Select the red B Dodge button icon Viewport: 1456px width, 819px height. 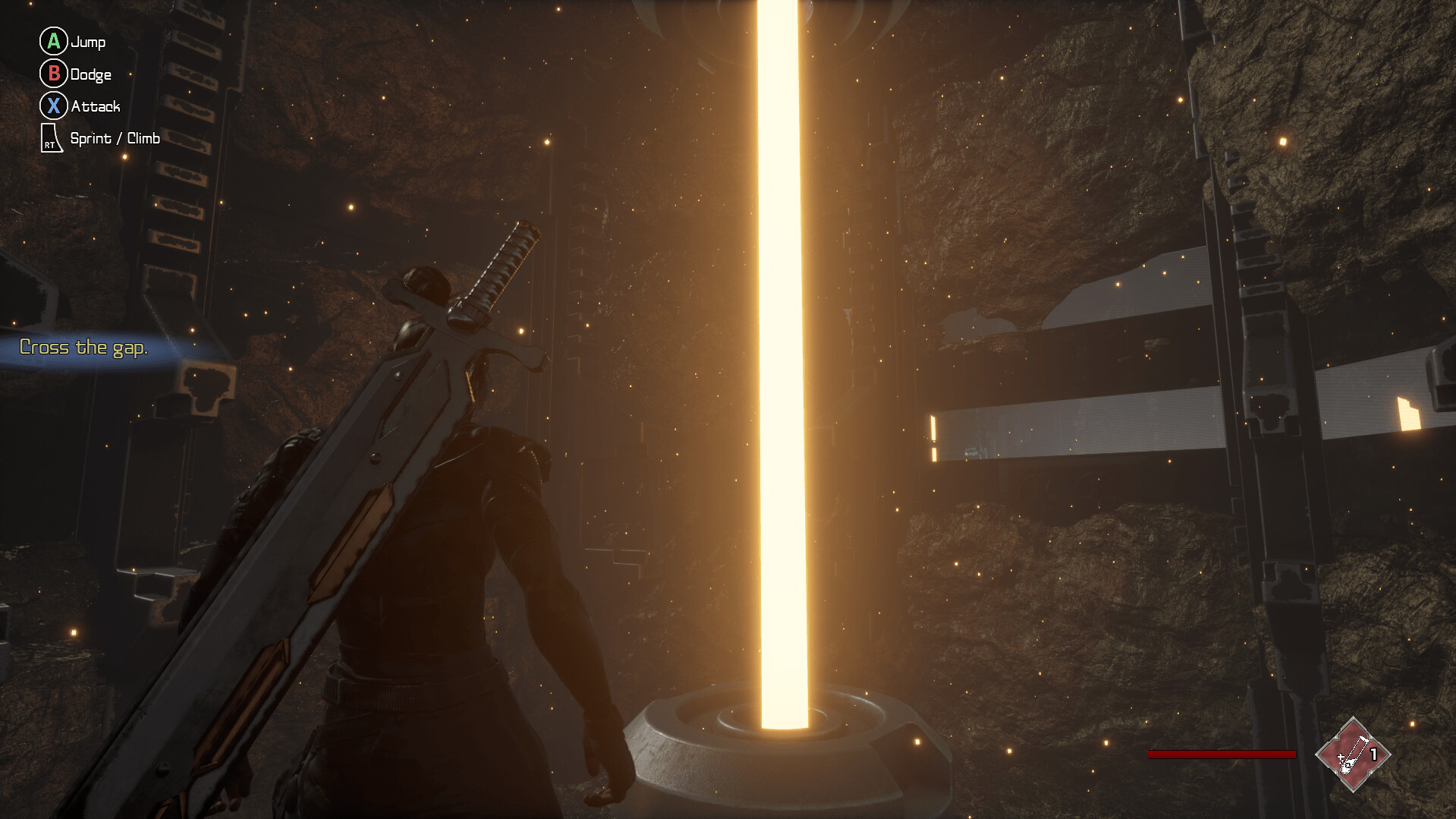(x=53, y=74)
